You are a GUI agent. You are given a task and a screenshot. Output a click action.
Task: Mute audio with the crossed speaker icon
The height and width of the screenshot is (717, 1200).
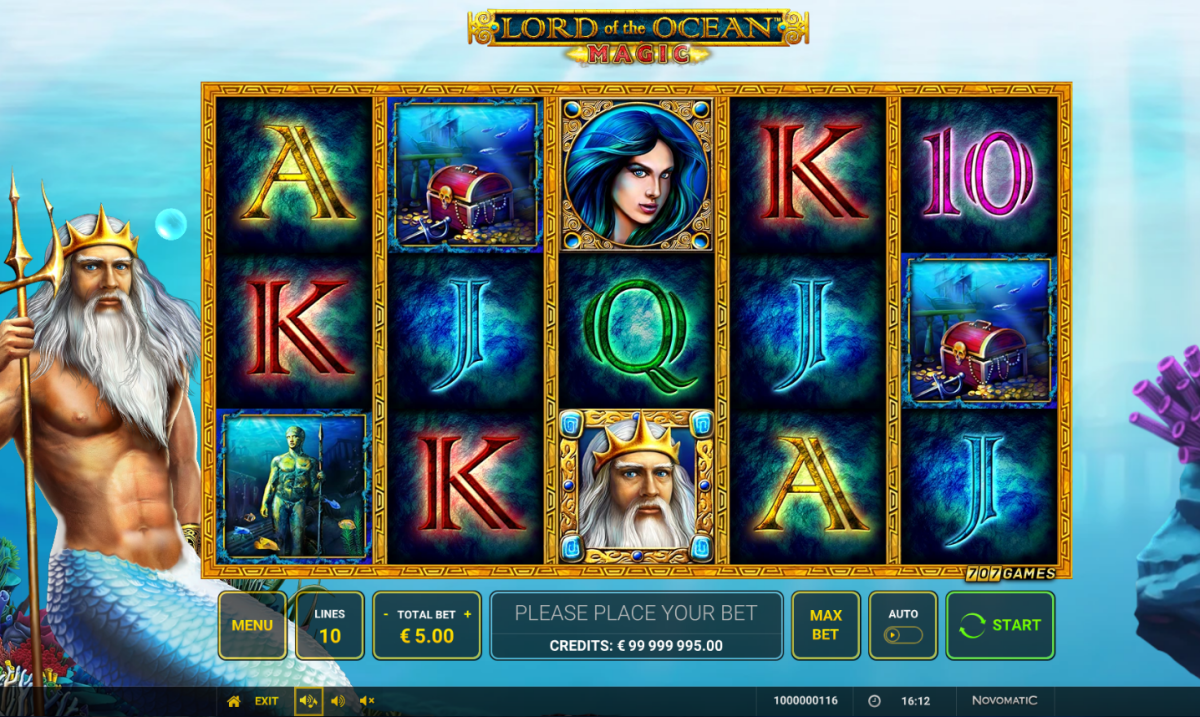point(367,701)
